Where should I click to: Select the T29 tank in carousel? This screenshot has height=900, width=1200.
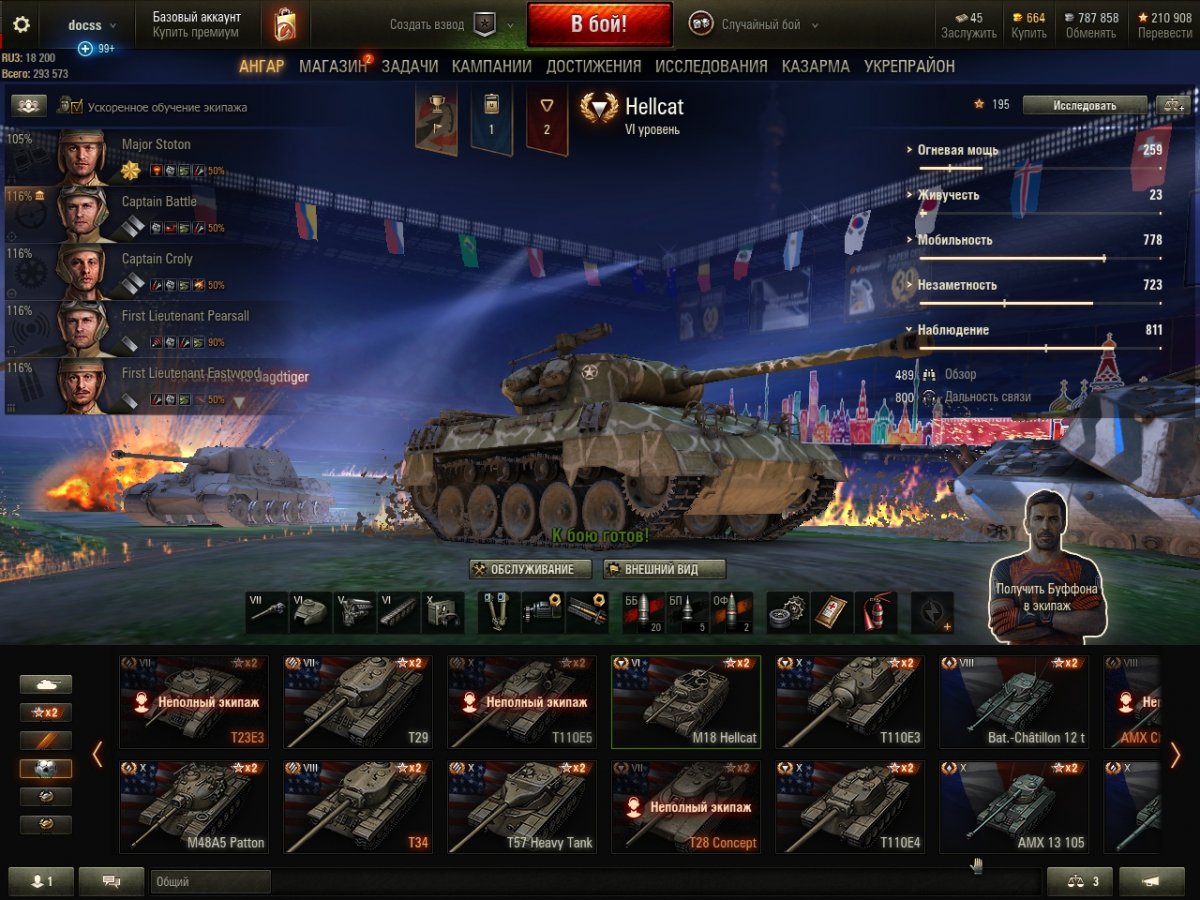click(x=359, y=702)
